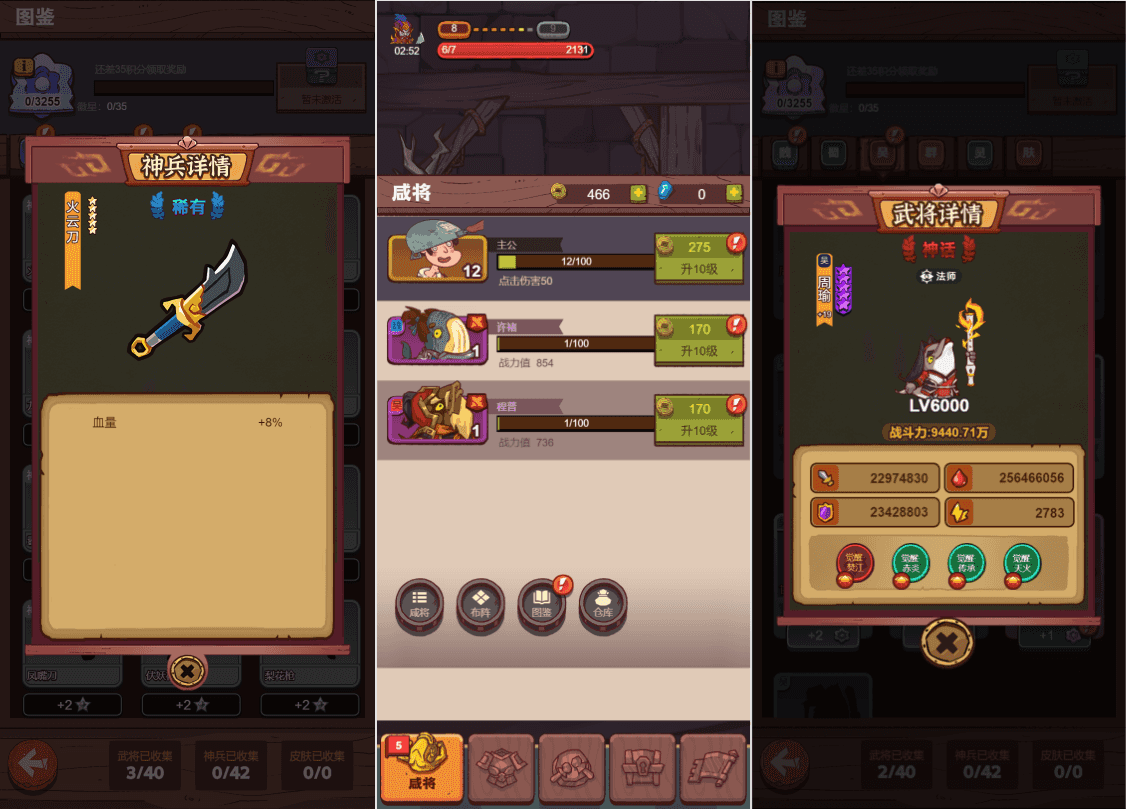This screenshot has height=809, width=1126.
Task: Select the 觉醒焚江 awakening skill
Action: pos(854,564)
